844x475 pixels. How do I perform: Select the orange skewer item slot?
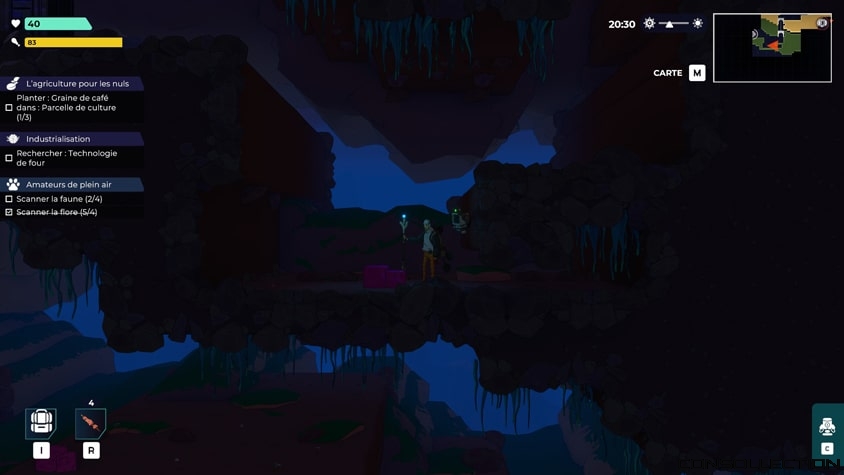tap(90, 423)
